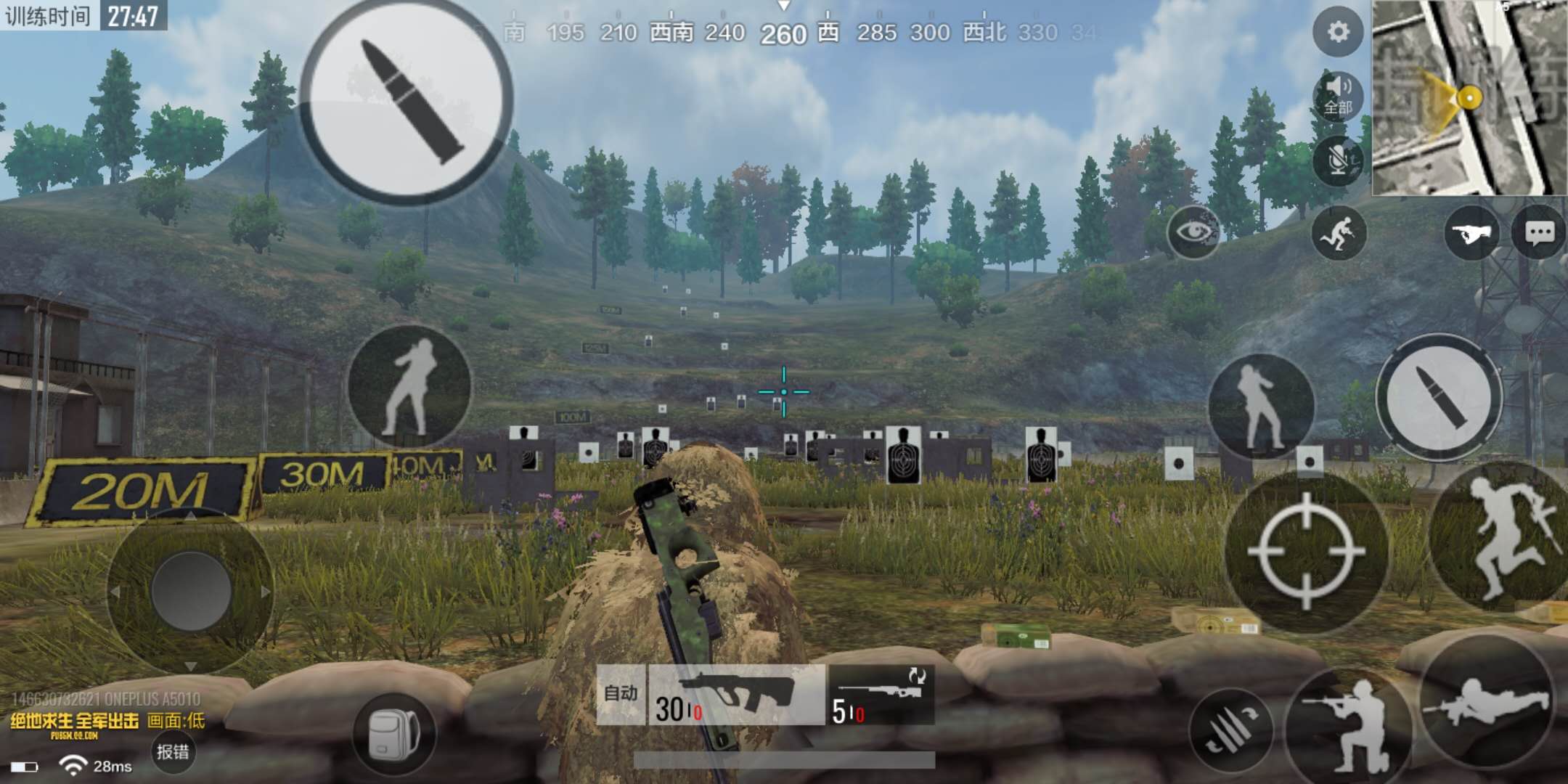This screenshot has height=784, width=1568.
Task: Open the chat bubble quick messages
Action: click(x=1539, y=232)
